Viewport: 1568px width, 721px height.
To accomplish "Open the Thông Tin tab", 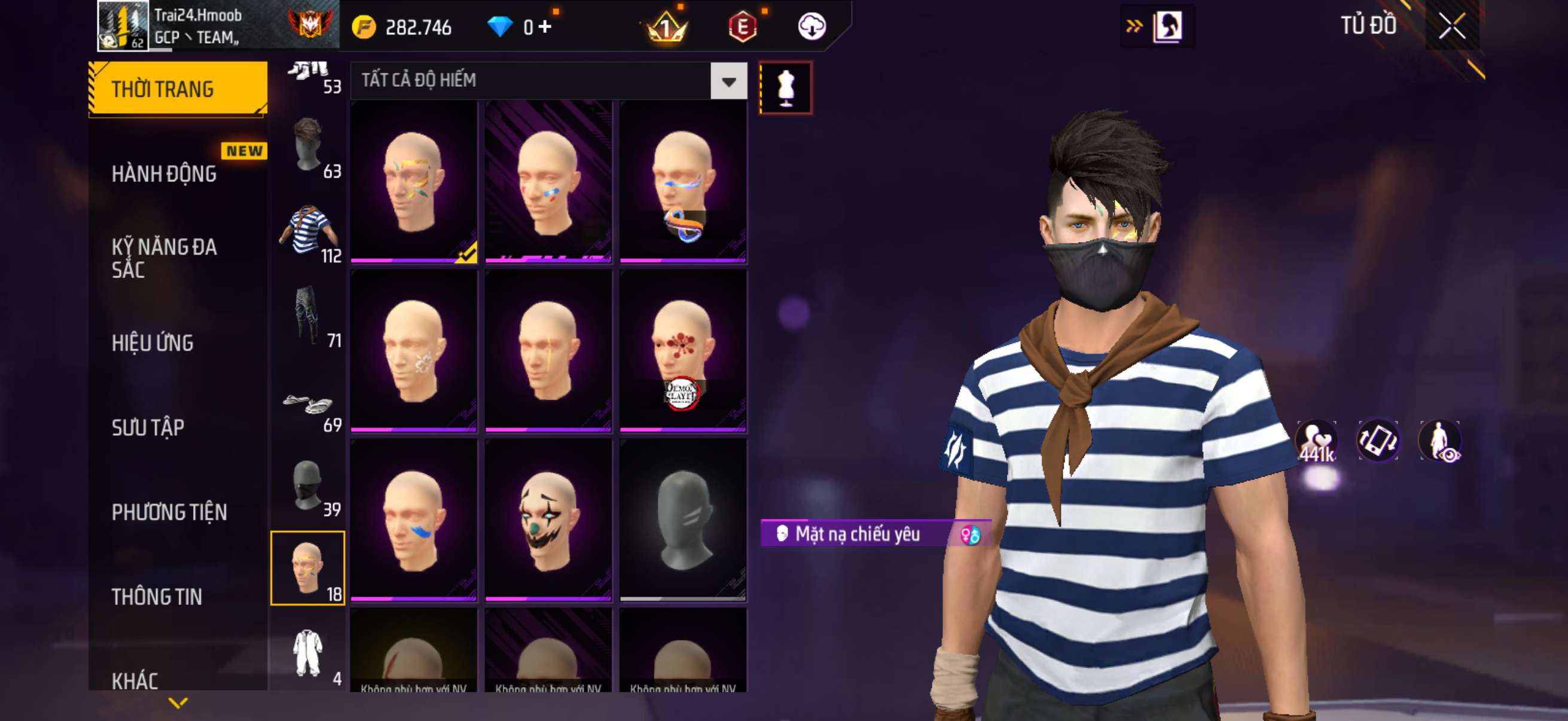I will point(157,597).
